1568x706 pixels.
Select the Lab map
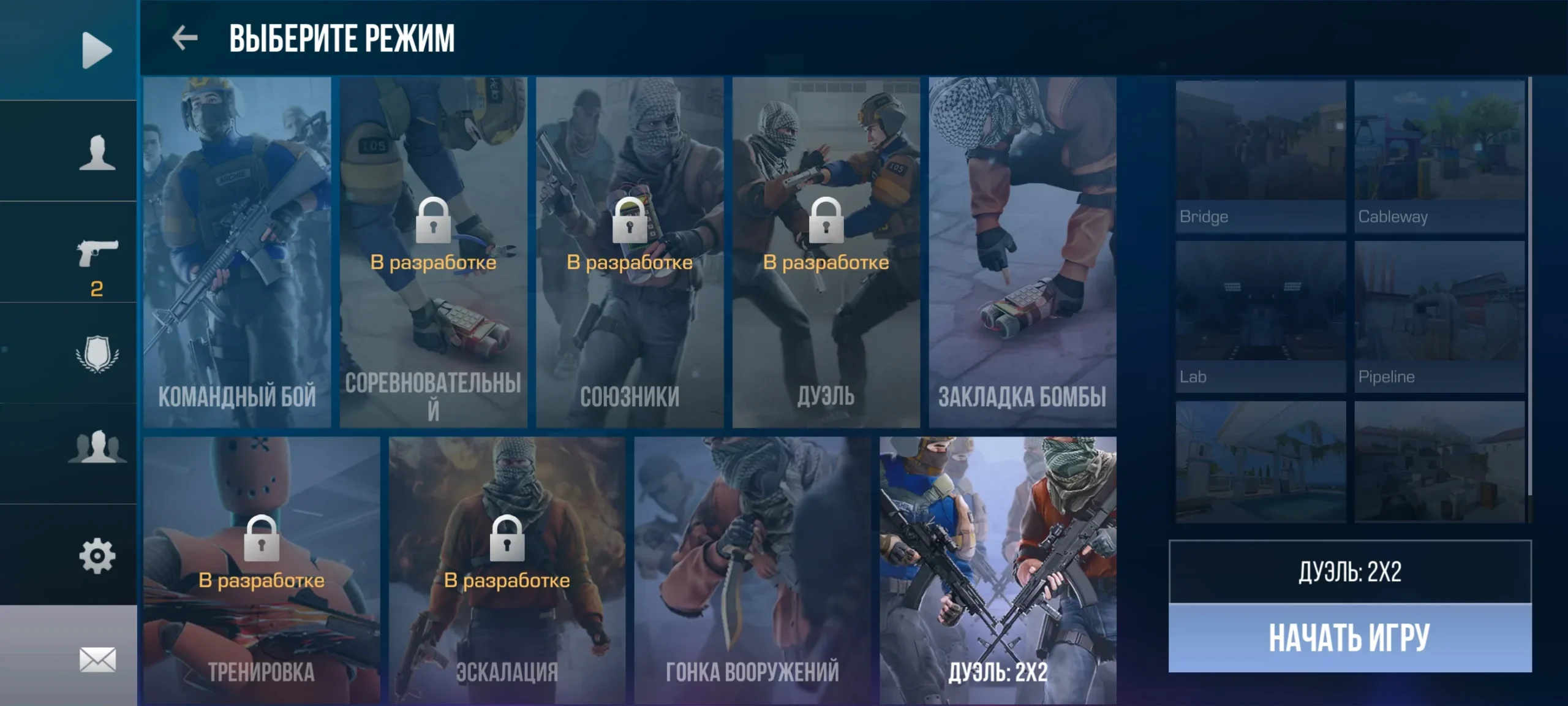click(x=1261, y=316)
